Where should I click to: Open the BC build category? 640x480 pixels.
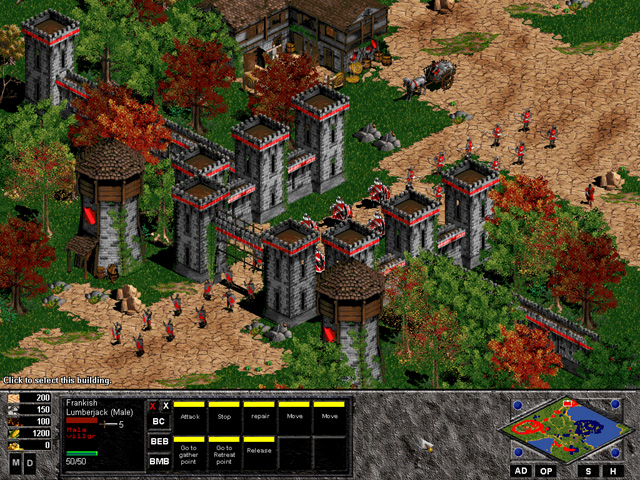[x=158, y=422]
